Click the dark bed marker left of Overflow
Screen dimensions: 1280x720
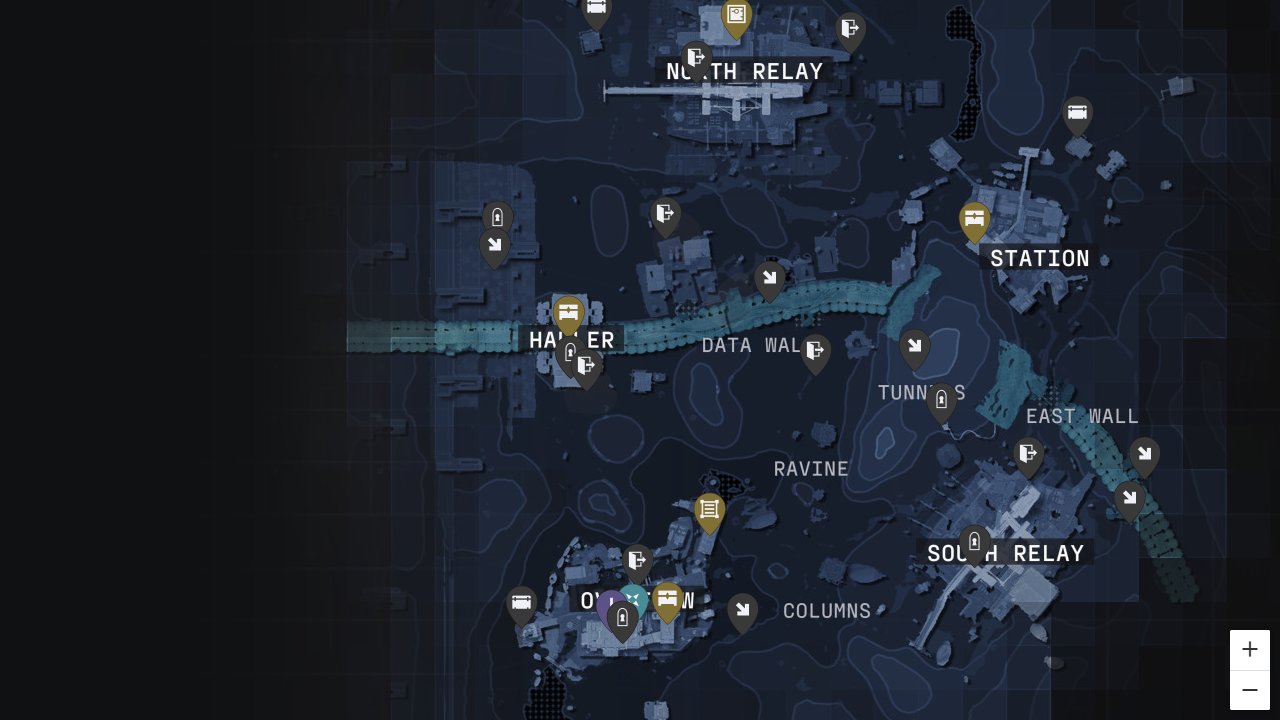point(521,604)
